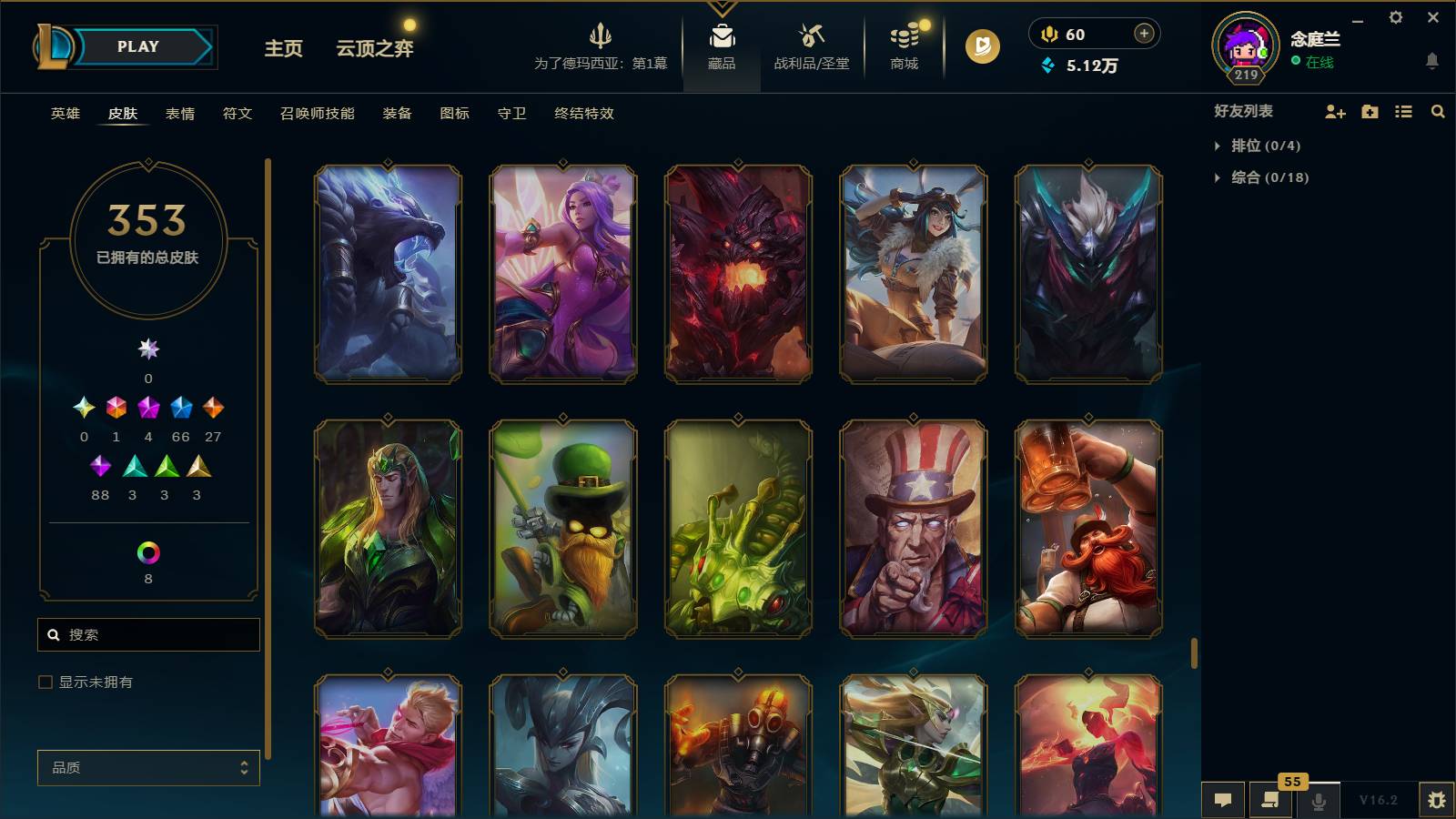Image resolution: width=1456 pixels, height=819 pixels.
Task: Open the 商城 store icon
Action: [x=902, y=41]
